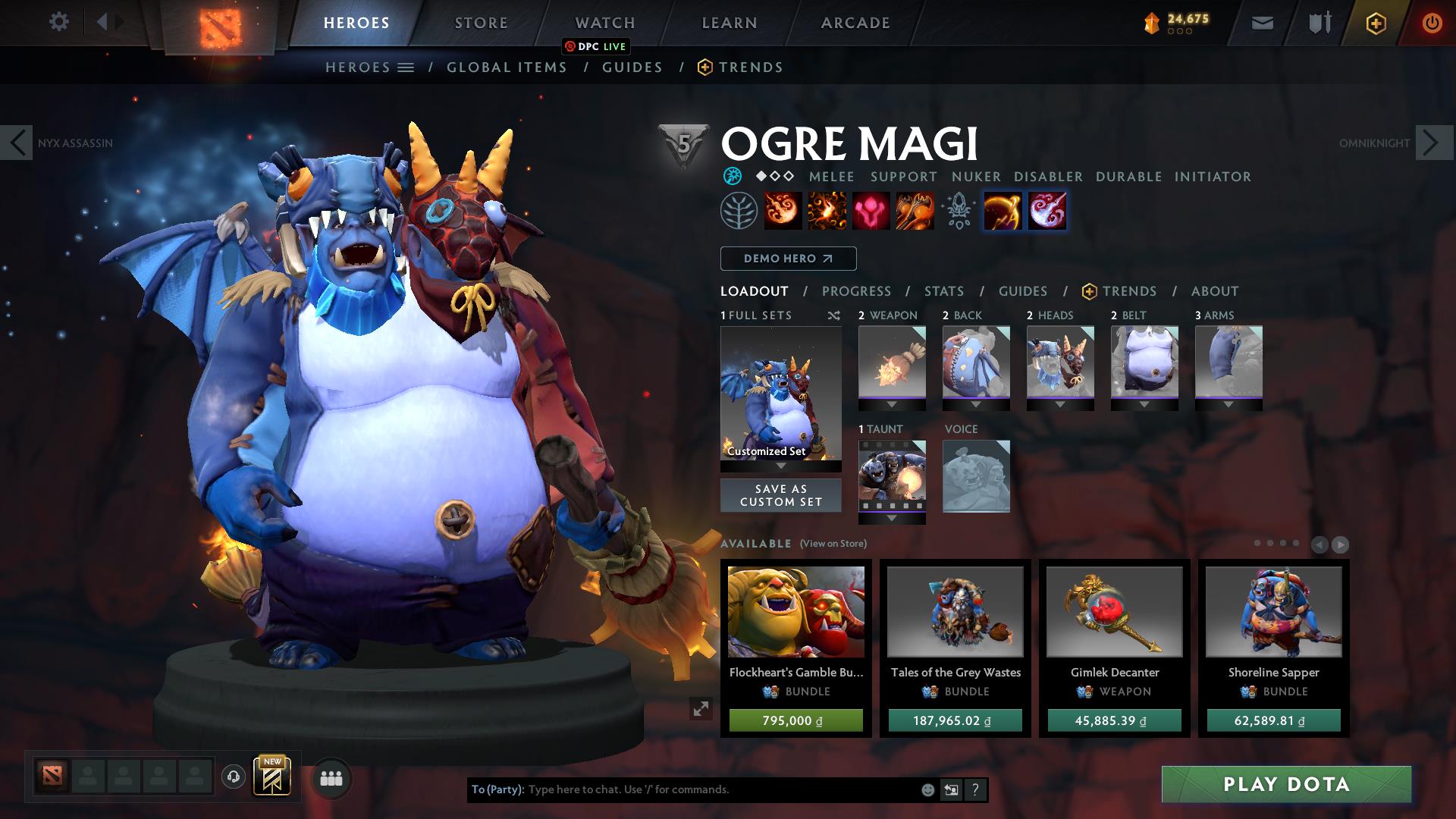Open the Heroes hamburger menu

coord(406,67)
